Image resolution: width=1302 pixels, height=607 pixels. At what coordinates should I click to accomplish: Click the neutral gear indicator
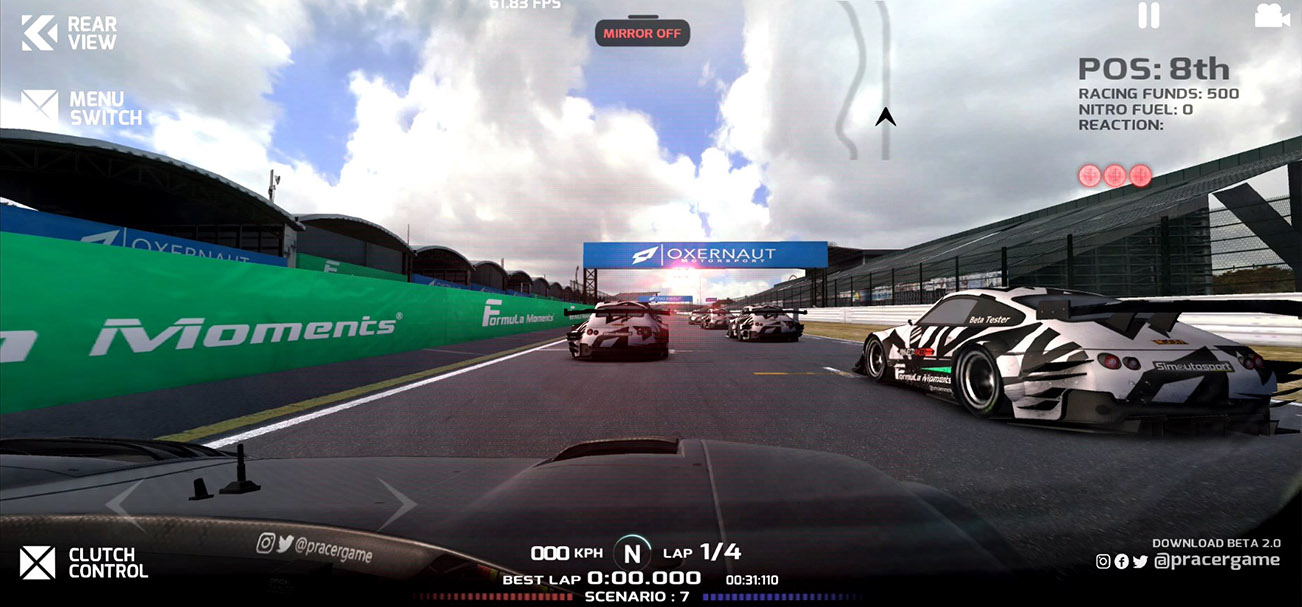[x=631, y=552]
